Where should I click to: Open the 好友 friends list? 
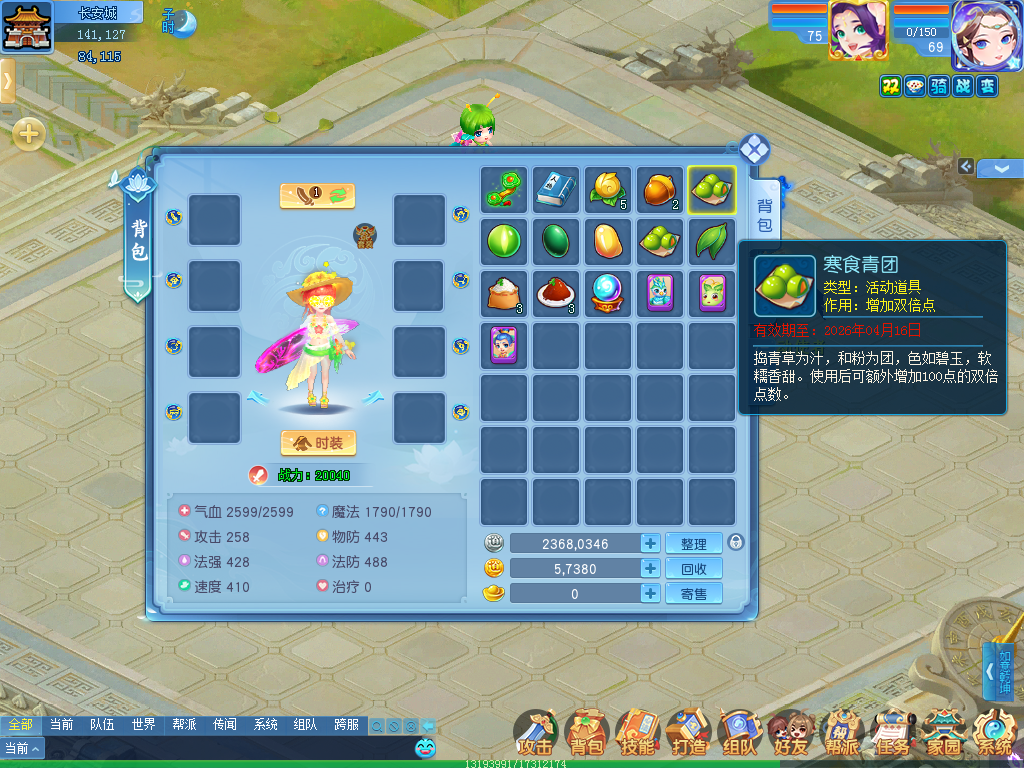[790, 733]
